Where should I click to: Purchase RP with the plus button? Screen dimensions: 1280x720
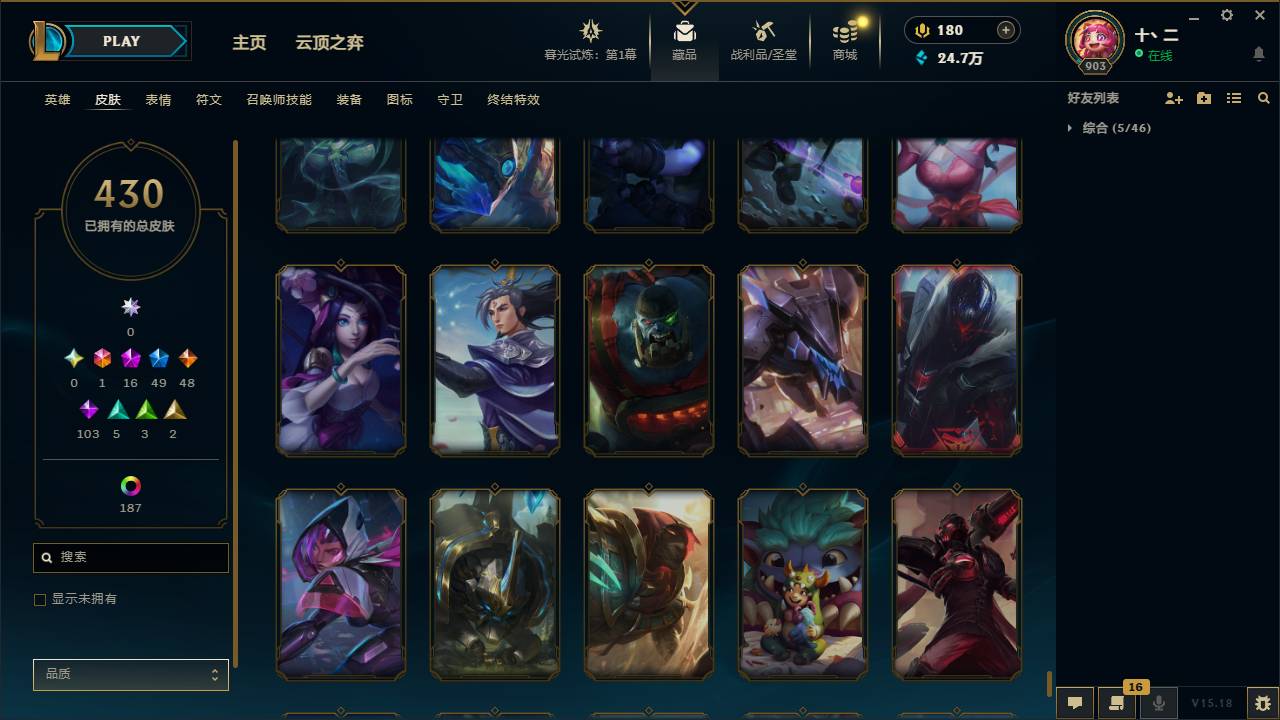(x=1008, y=30)
